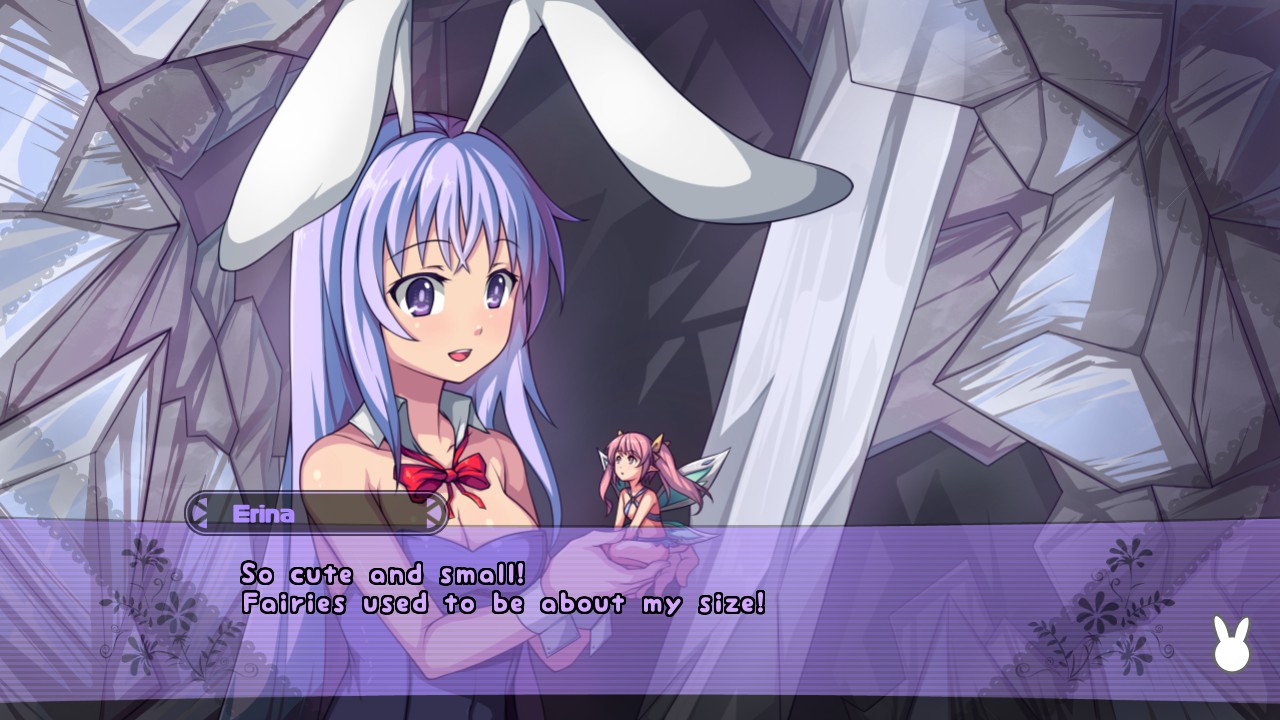Viewport: 1280px width, 720px height.
Task: Click the white bunny advance-dialogue icon
Action: [1231, 645]
